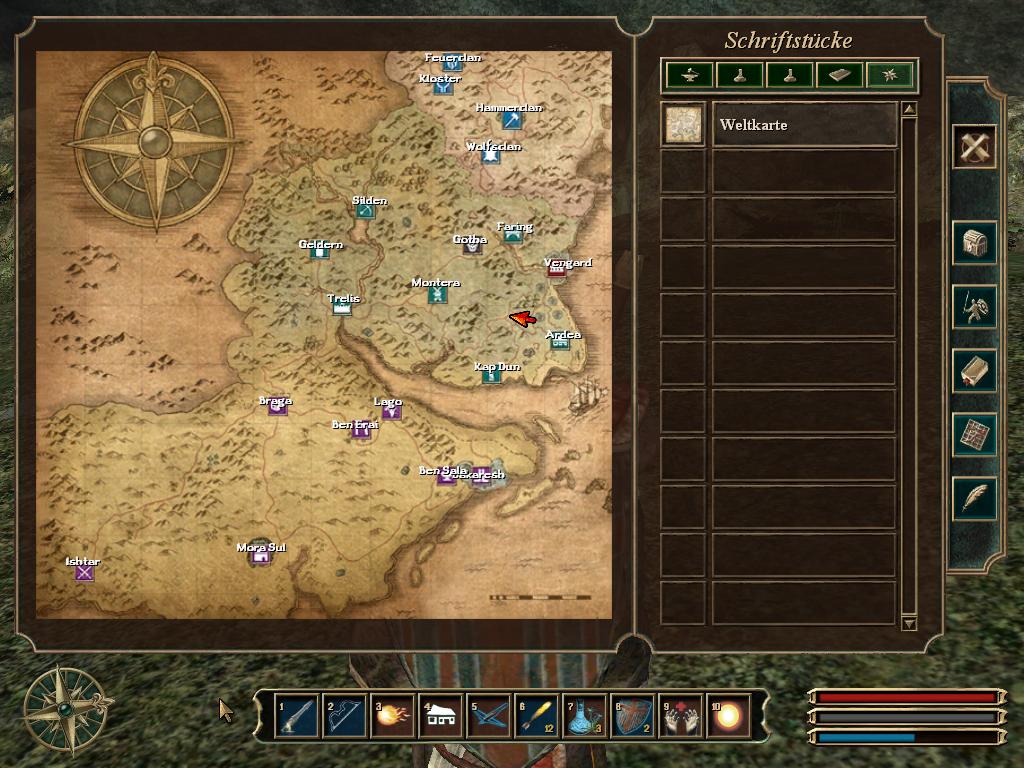The width and height of the screenshot is (1024, 768).
Task: Select the Mora Sul town marker
Action: point(262,557)
